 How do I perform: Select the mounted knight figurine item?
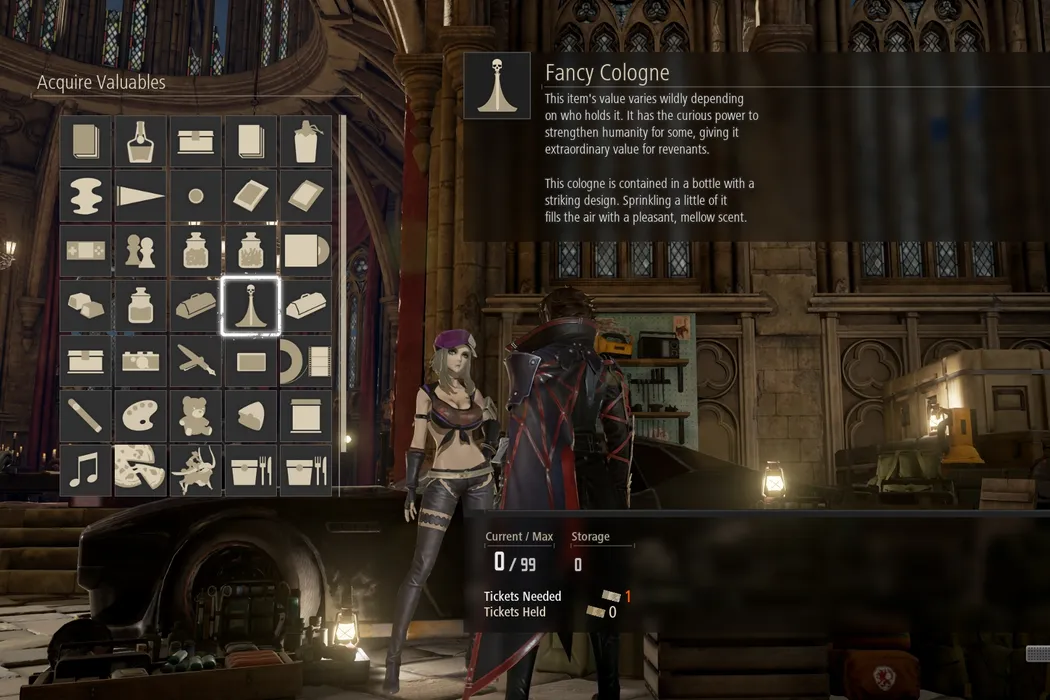coord(195,470)
